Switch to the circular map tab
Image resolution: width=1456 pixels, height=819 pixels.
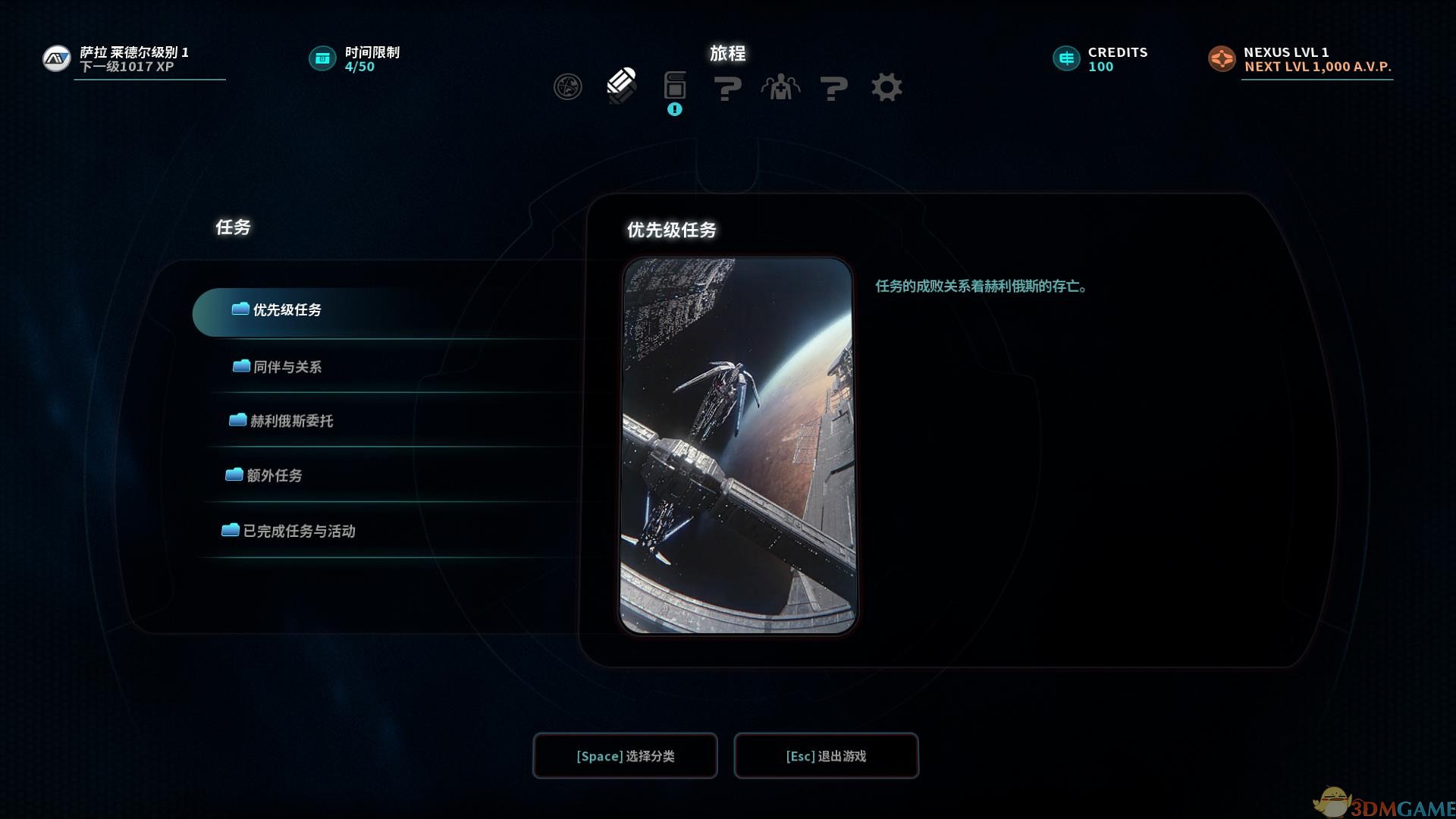[x=567, y=87]
